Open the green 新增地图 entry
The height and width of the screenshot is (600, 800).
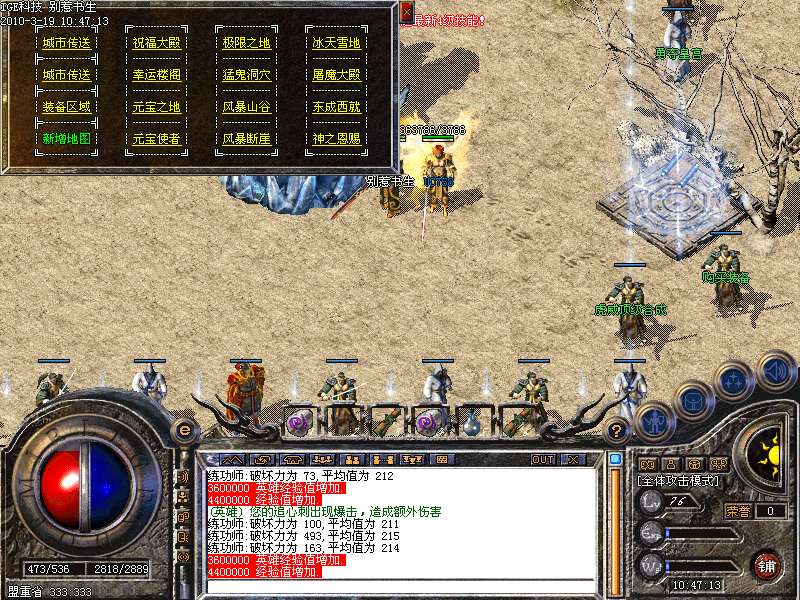(x=66, y=139)
